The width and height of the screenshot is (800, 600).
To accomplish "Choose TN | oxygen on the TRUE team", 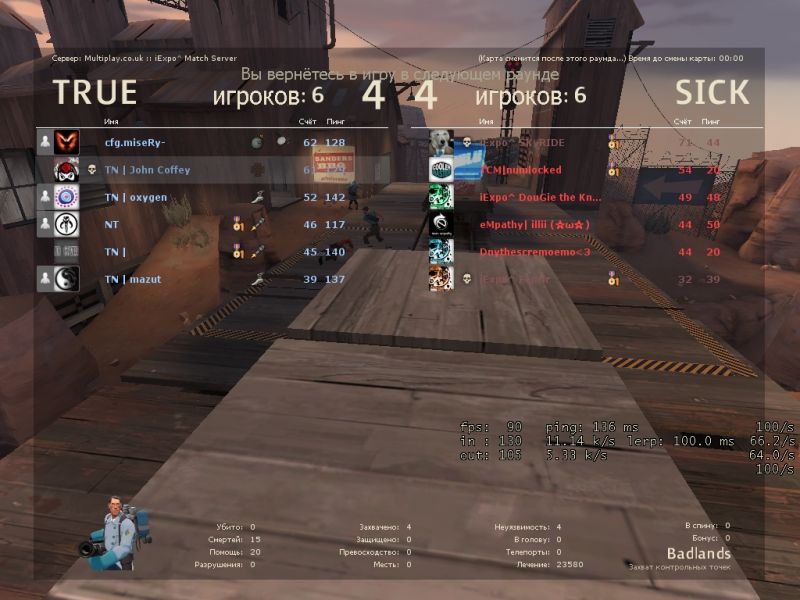I will [x=135, y=197].
